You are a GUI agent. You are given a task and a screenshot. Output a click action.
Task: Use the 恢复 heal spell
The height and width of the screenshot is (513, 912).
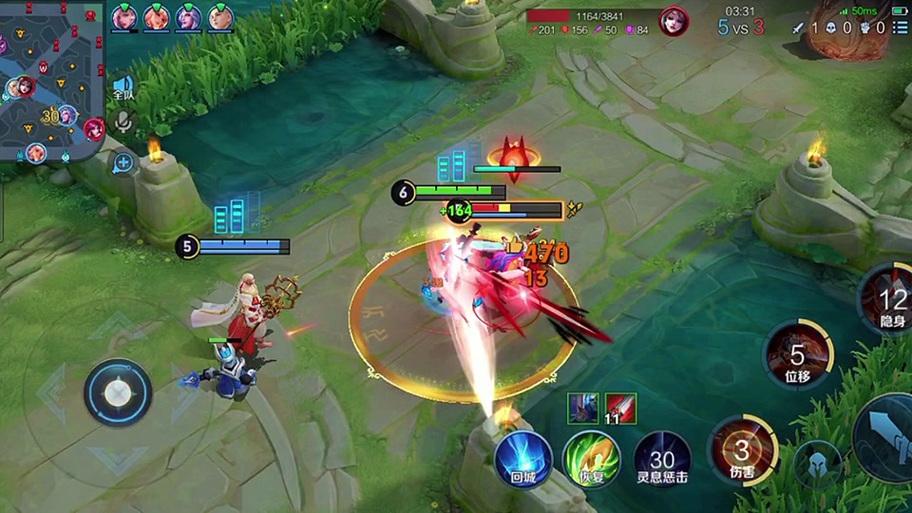pyautogui.click(x=591, y=460)
